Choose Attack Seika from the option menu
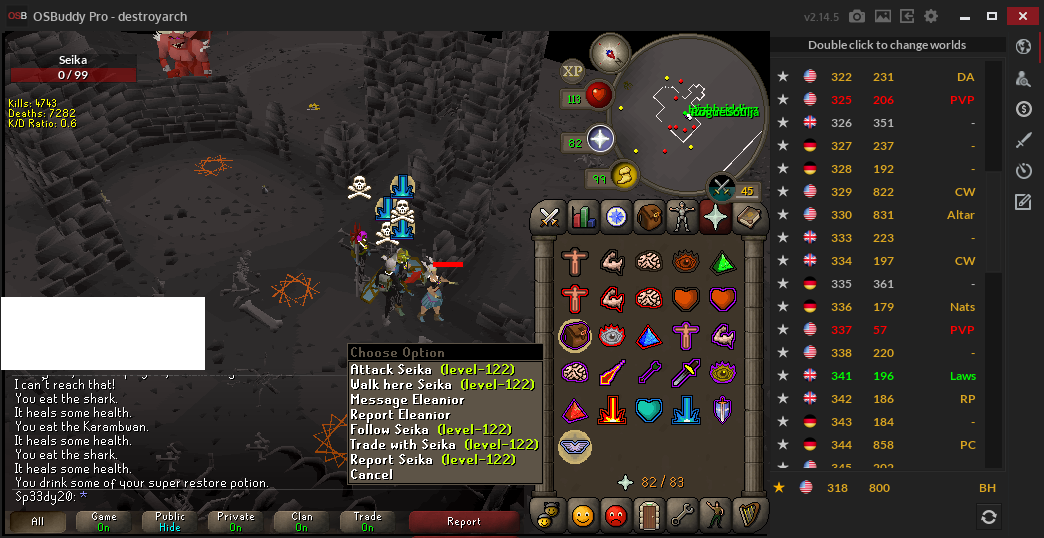 pyautogui.click(x=432, y=370)
